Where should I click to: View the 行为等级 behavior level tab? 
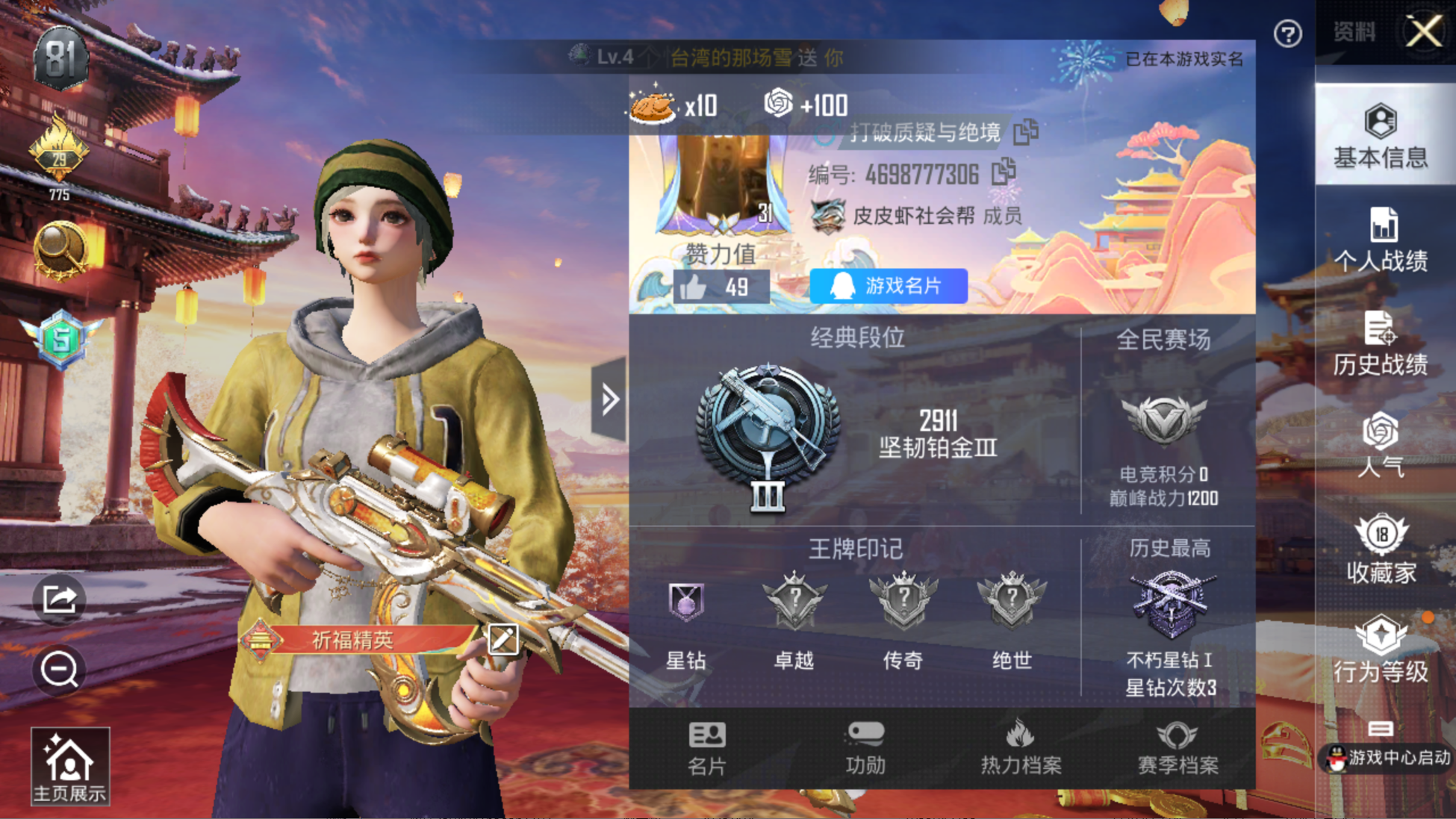[x=1381, y=650]
